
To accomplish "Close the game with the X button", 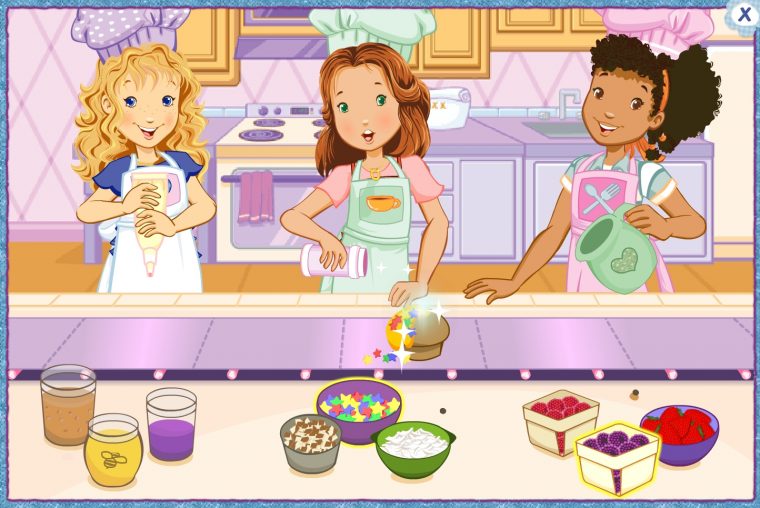I will tap(743, 14).
